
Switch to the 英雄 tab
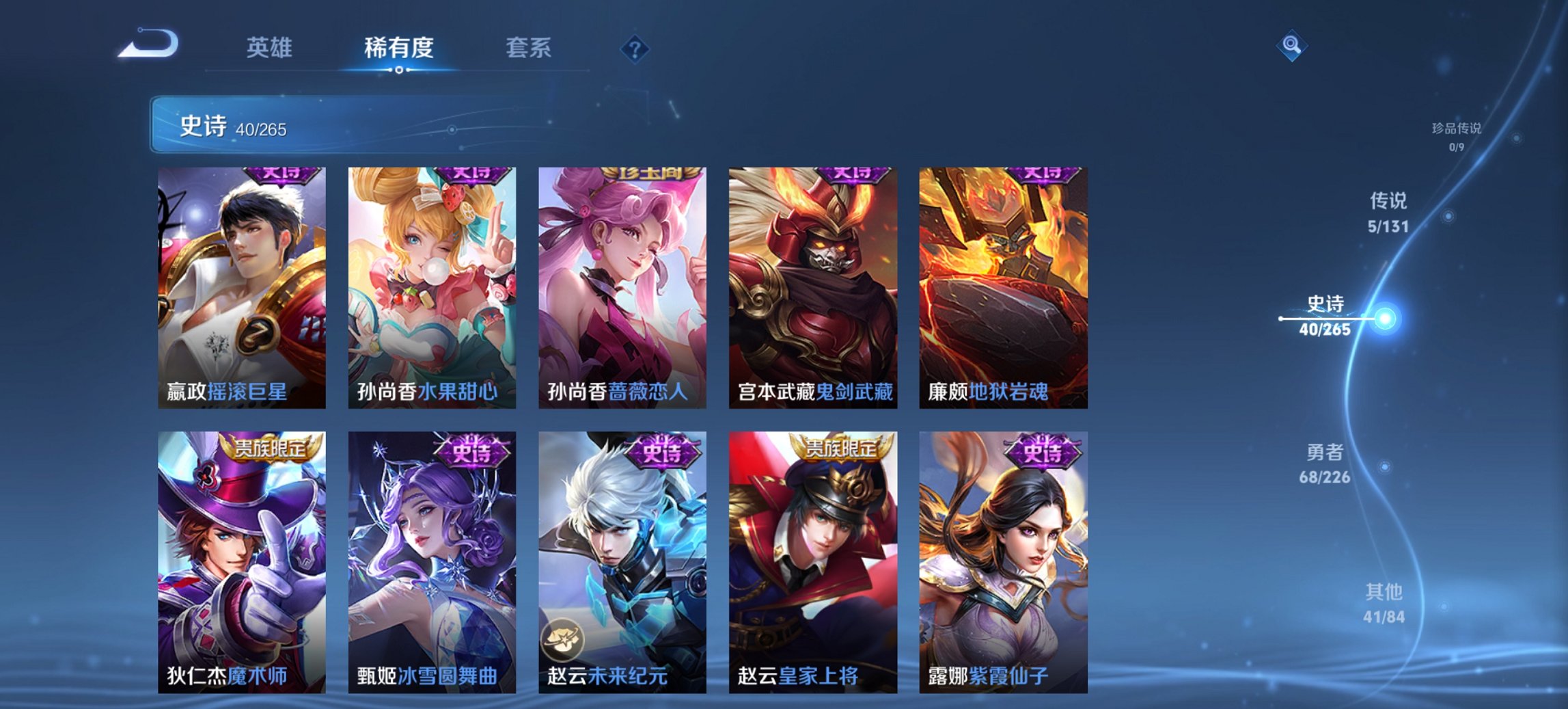(272, 48)
